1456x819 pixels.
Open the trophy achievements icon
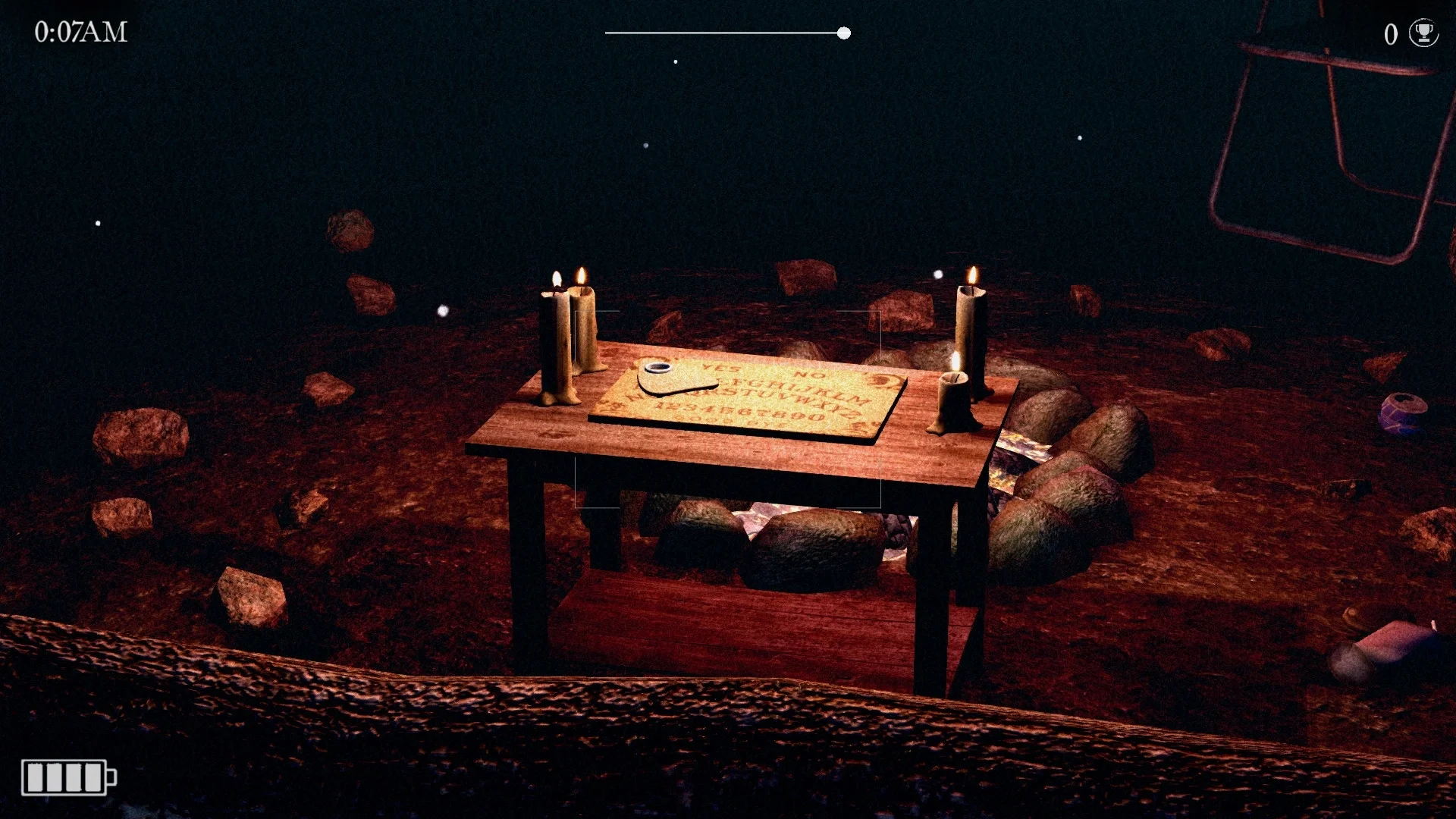[x=1423, y=33]
